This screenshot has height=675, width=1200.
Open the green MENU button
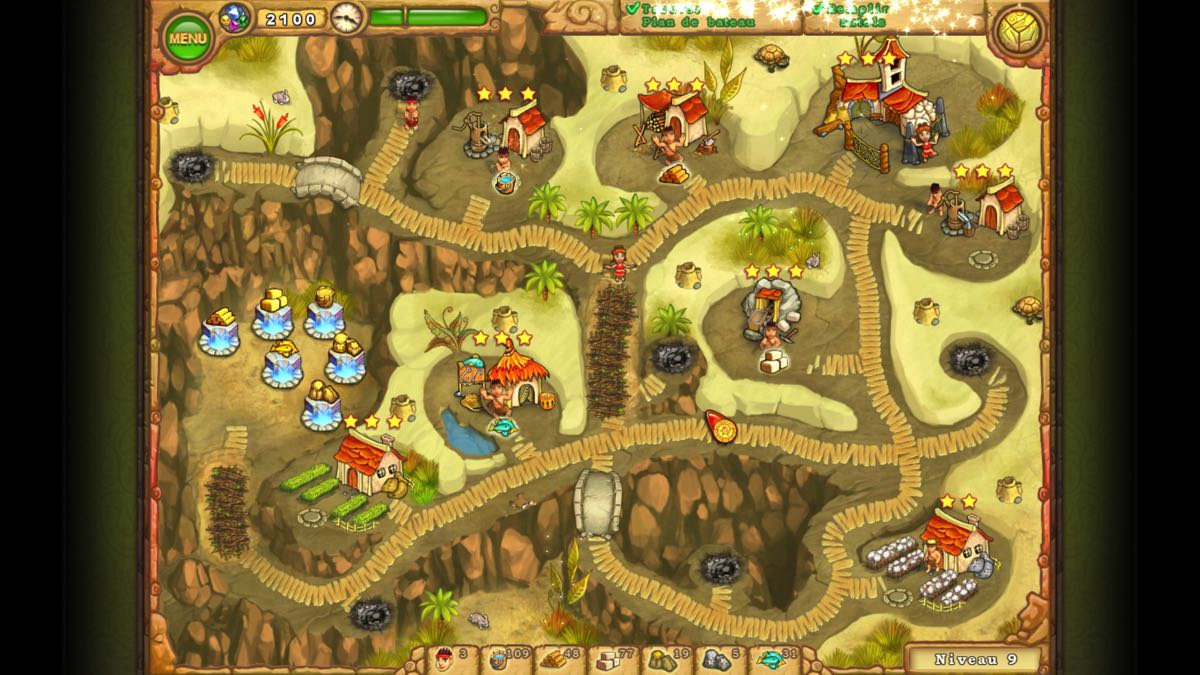point(187,38)
